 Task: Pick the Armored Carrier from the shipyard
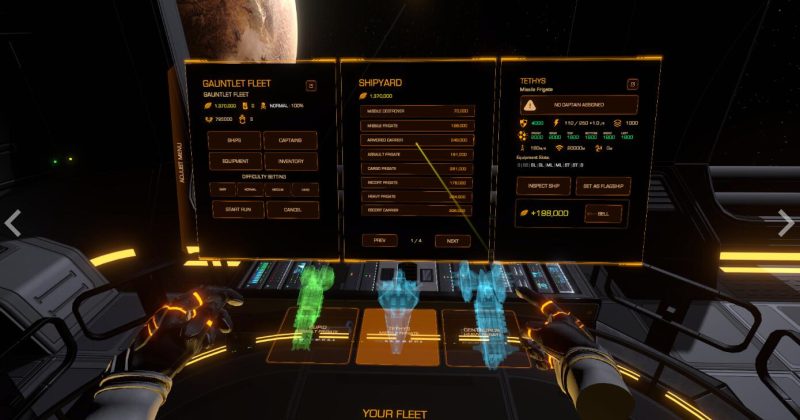pos(417,140)
